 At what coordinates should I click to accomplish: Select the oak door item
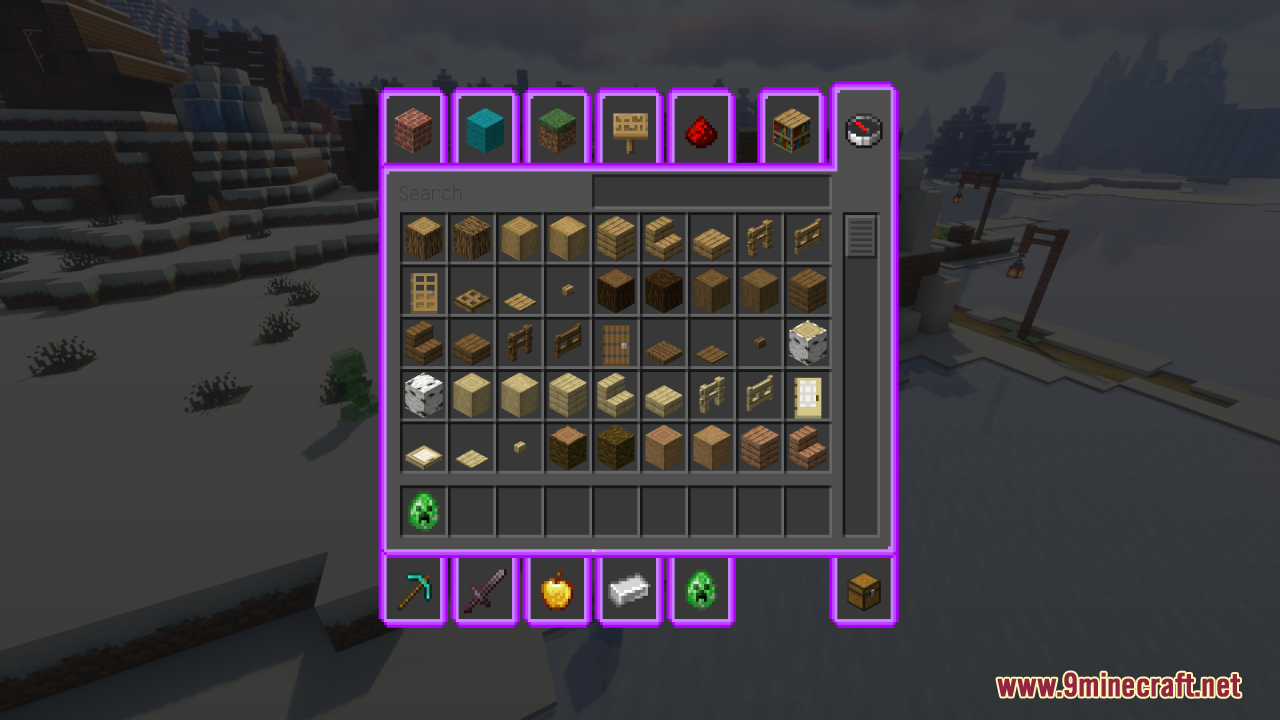point(423,289)
